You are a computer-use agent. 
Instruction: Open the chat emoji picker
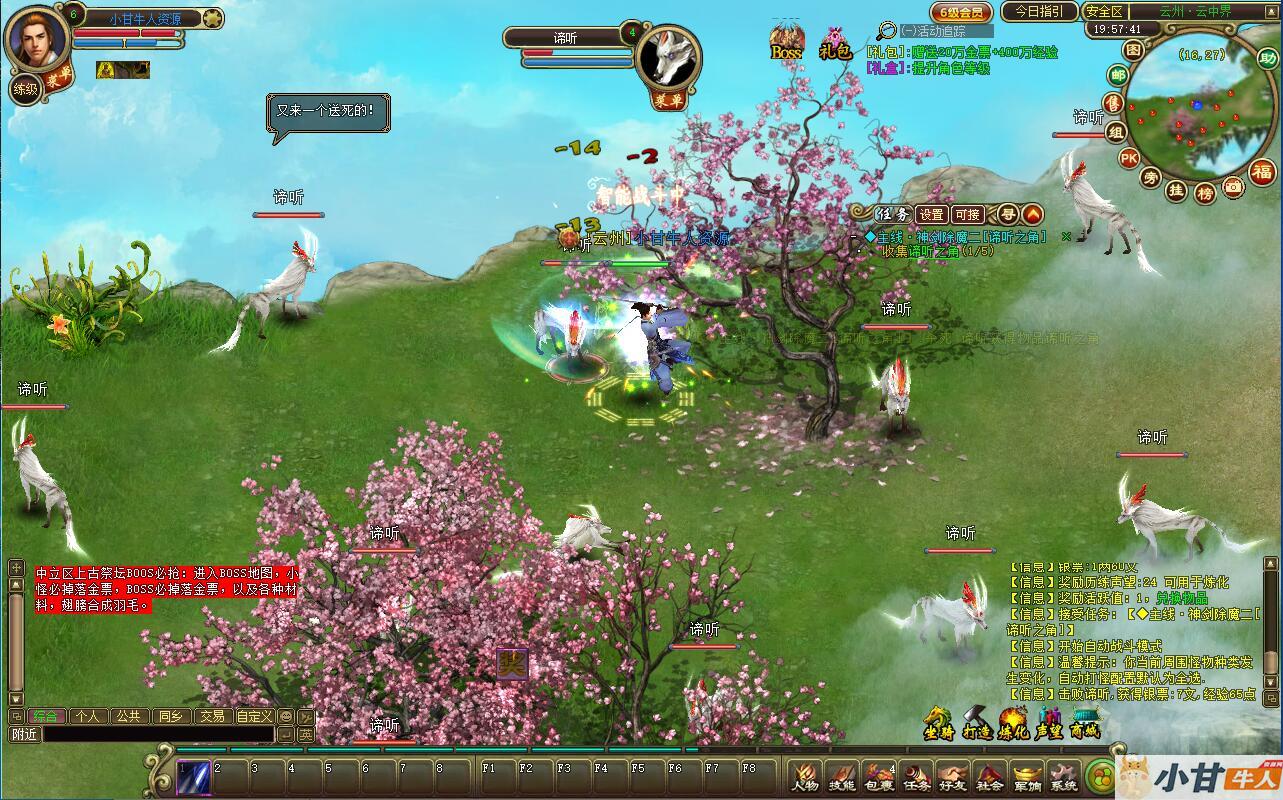pos(286,716)
